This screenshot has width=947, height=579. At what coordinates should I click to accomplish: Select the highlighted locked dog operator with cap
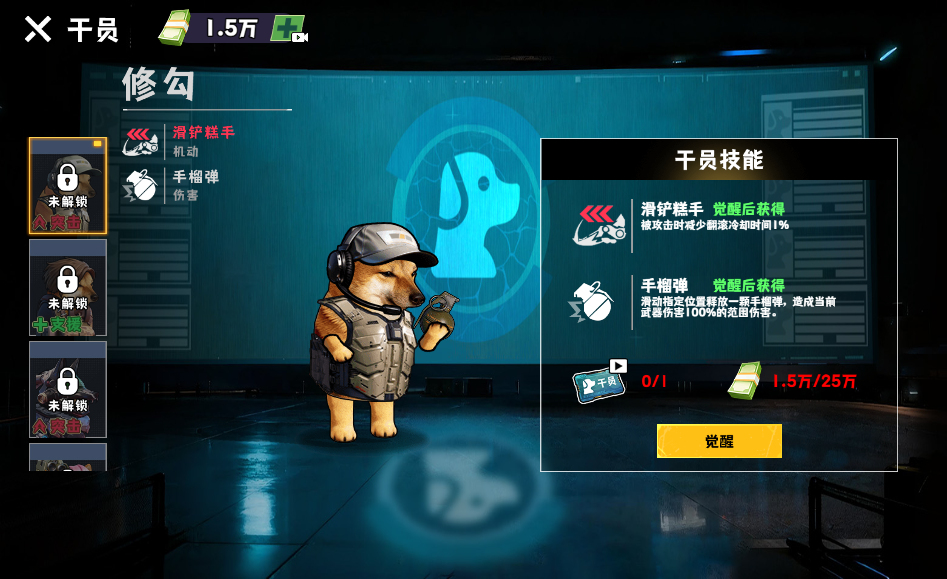coord(68,186)
